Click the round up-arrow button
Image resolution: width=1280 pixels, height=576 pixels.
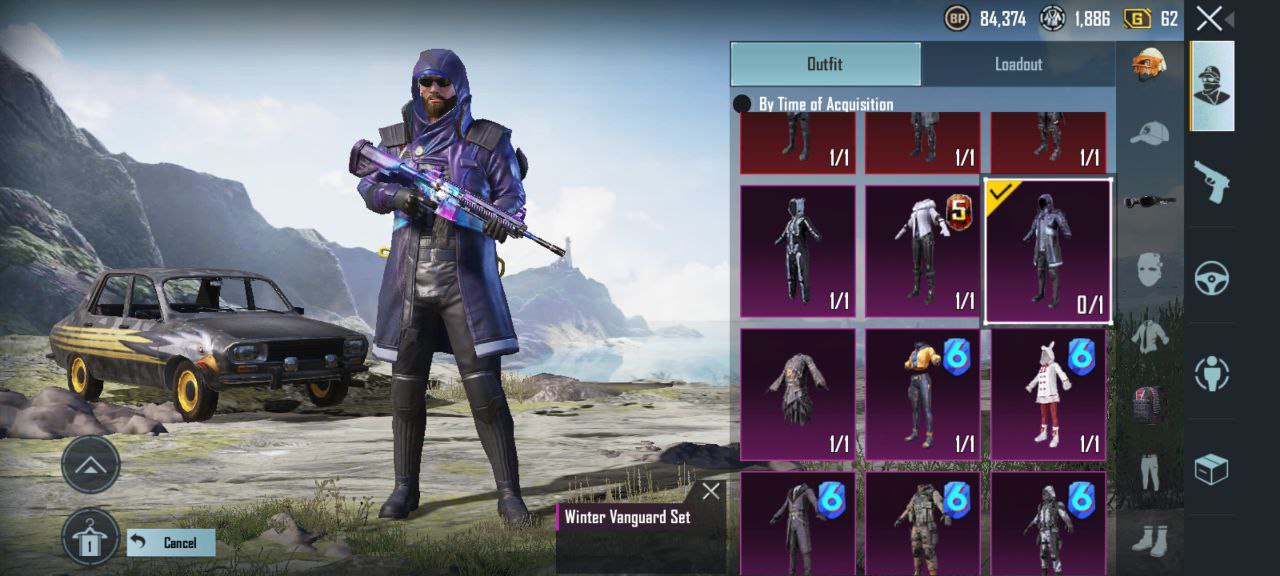[90, 464]
